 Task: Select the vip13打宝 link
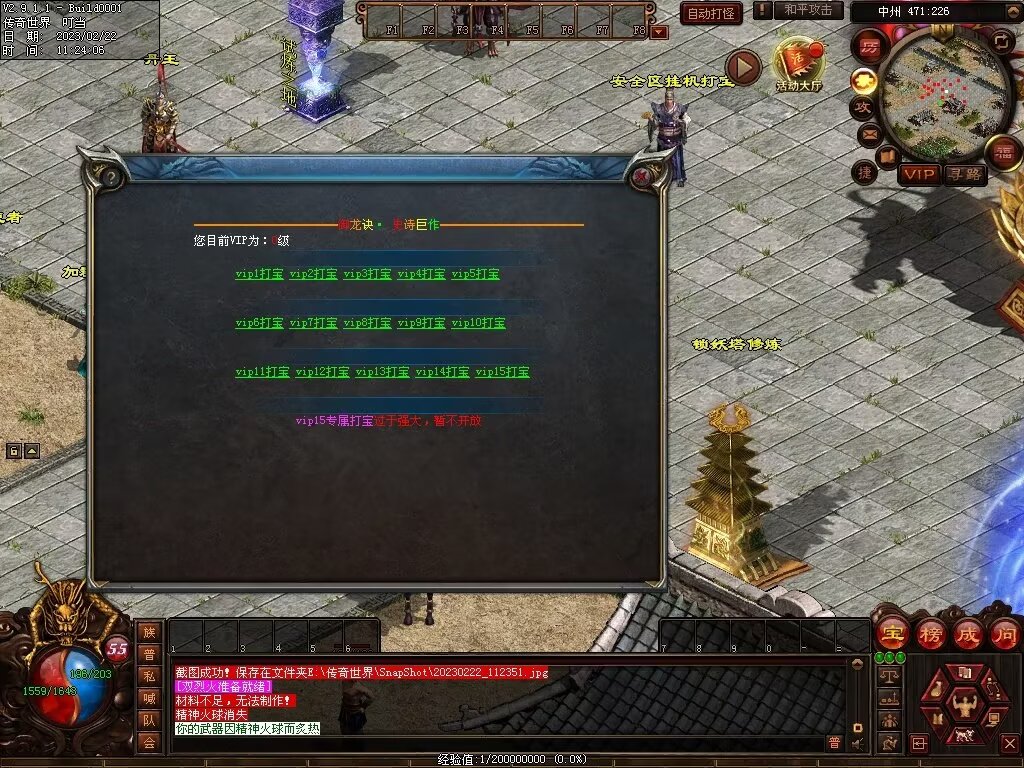[382, 372]
